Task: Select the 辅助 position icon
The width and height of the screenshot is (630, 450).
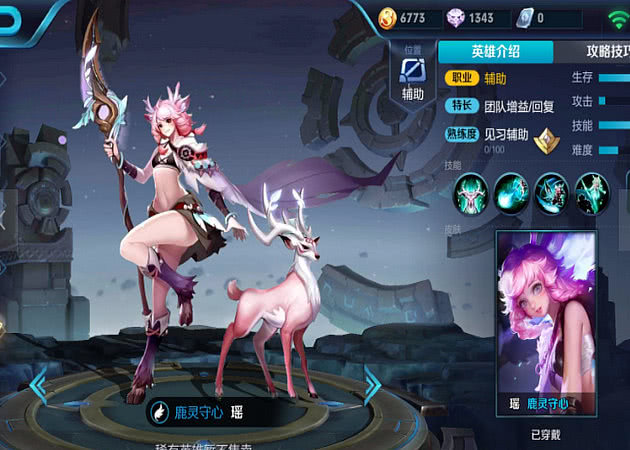Action: click(x=412, y=71)
